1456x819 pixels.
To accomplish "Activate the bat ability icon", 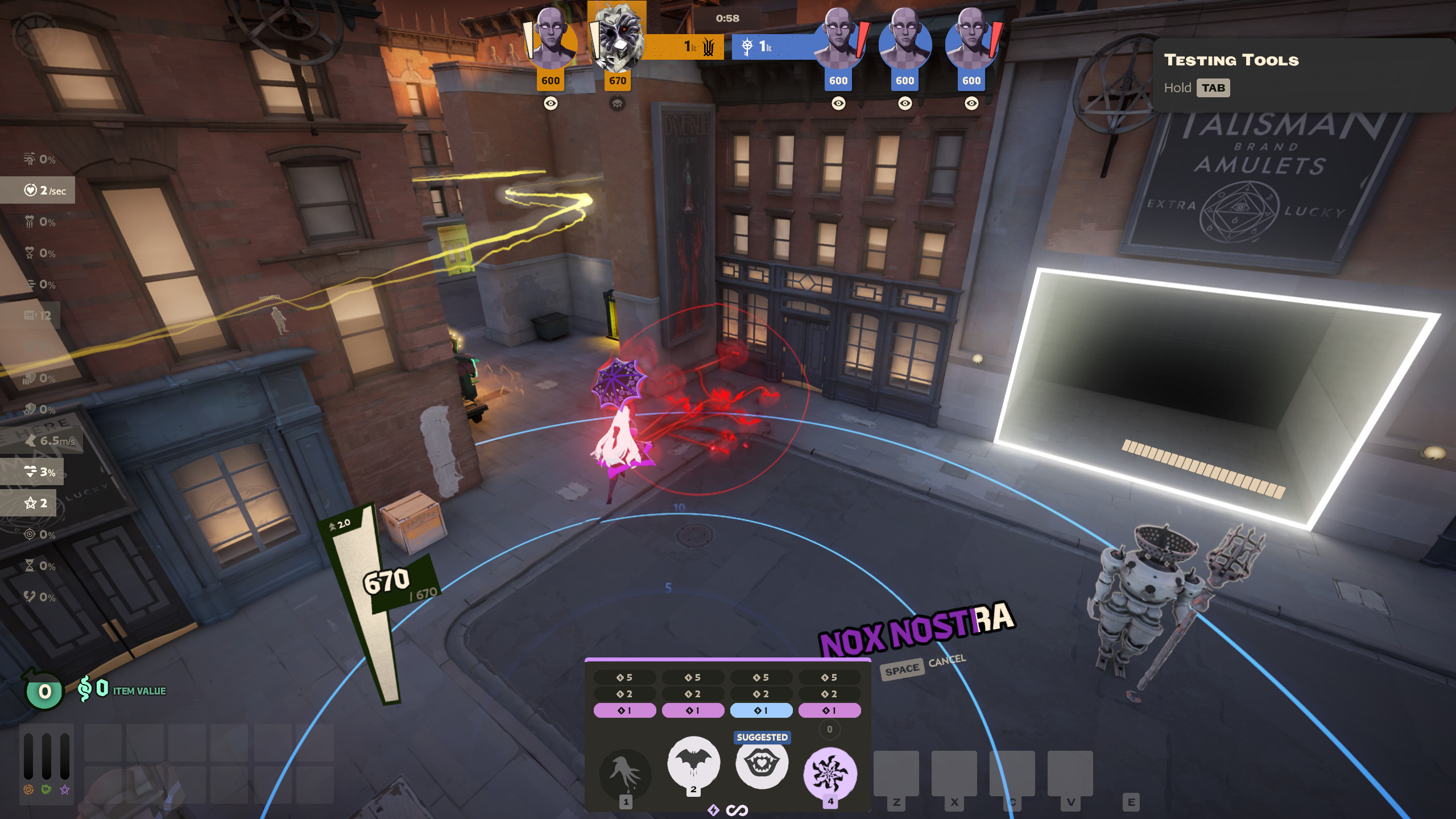I will click(693, 762).
